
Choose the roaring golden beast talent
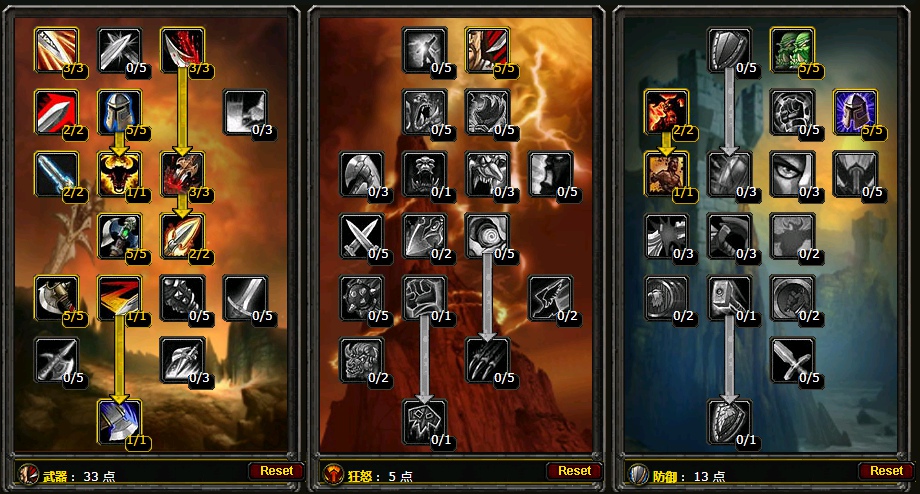(x=119, y=173)
